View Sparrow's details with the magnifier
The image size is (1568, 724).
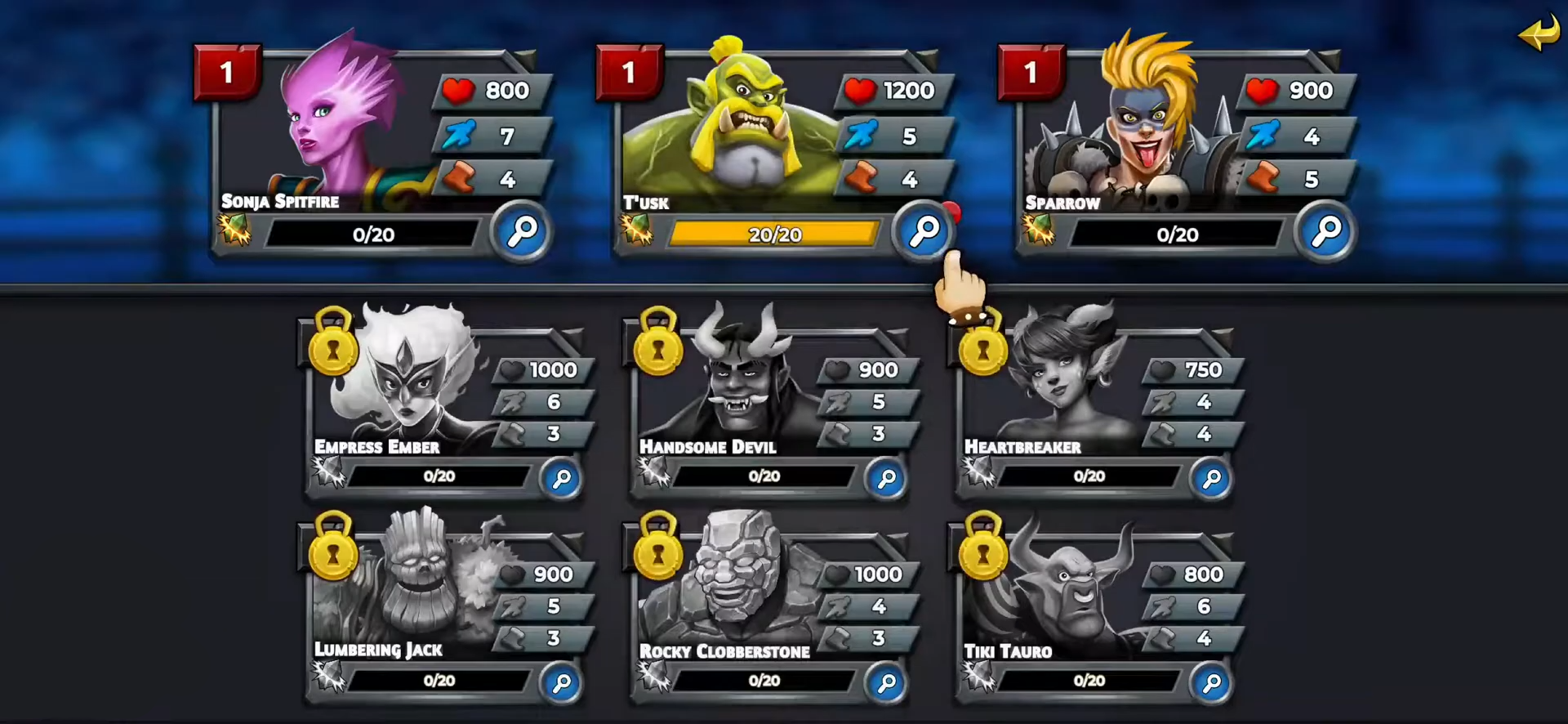pyautogui.click(x=1325, y=232)
